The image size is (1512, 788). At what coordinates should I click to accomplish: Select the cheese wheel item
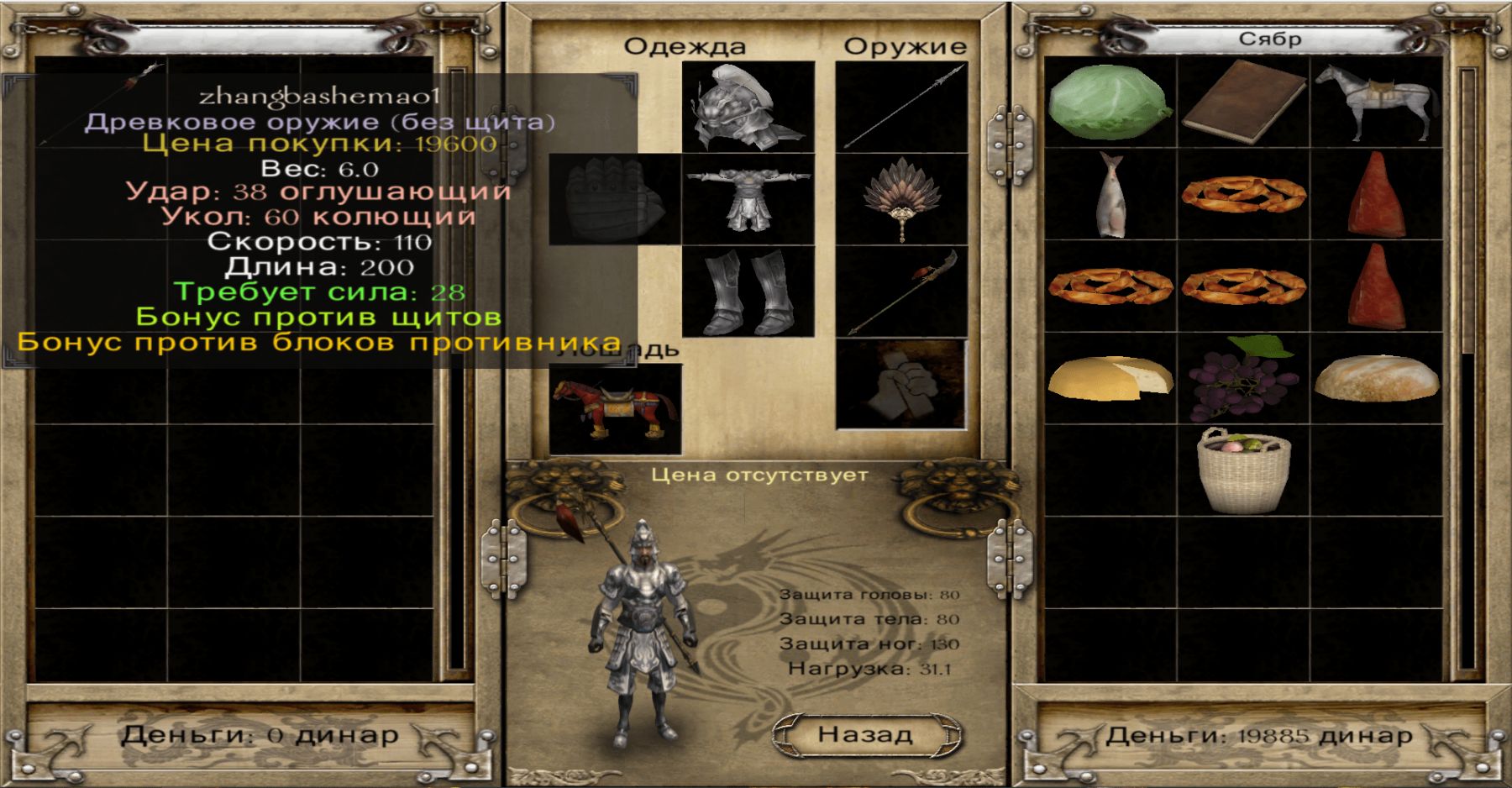coord(1110,378)
